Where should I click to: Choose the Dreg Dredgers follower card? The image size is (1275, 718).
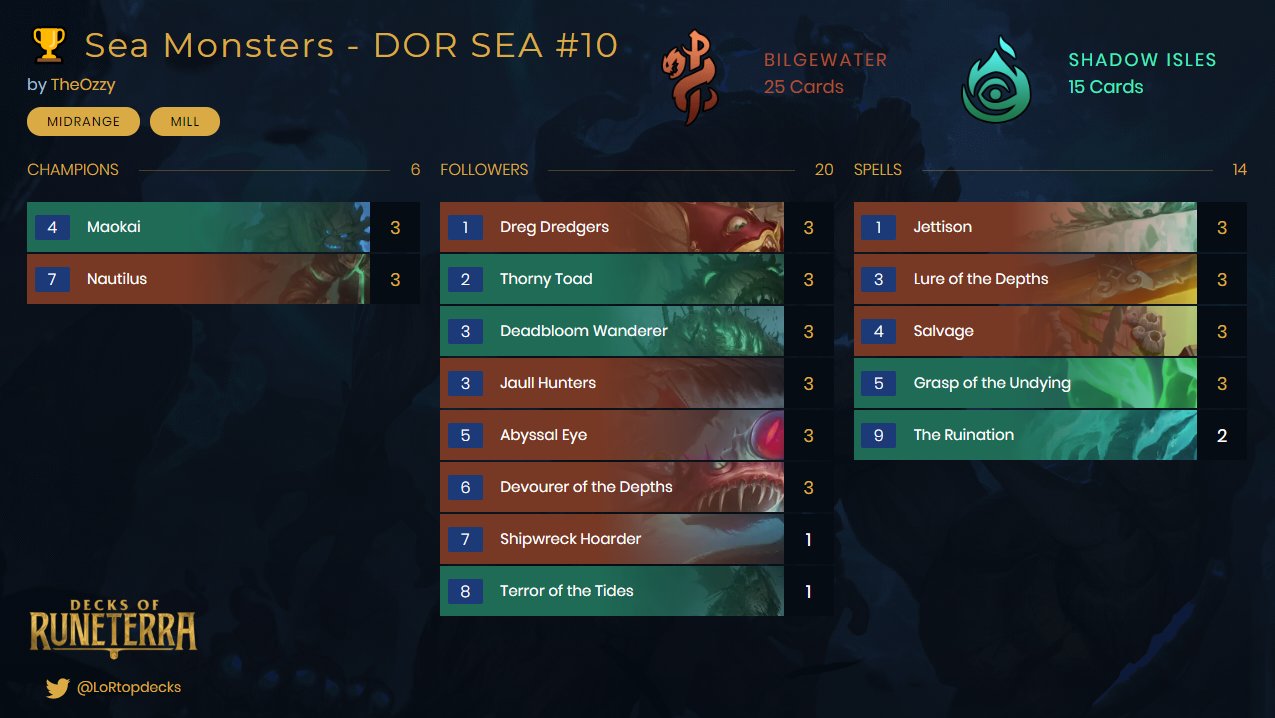[x=611, y=228]
